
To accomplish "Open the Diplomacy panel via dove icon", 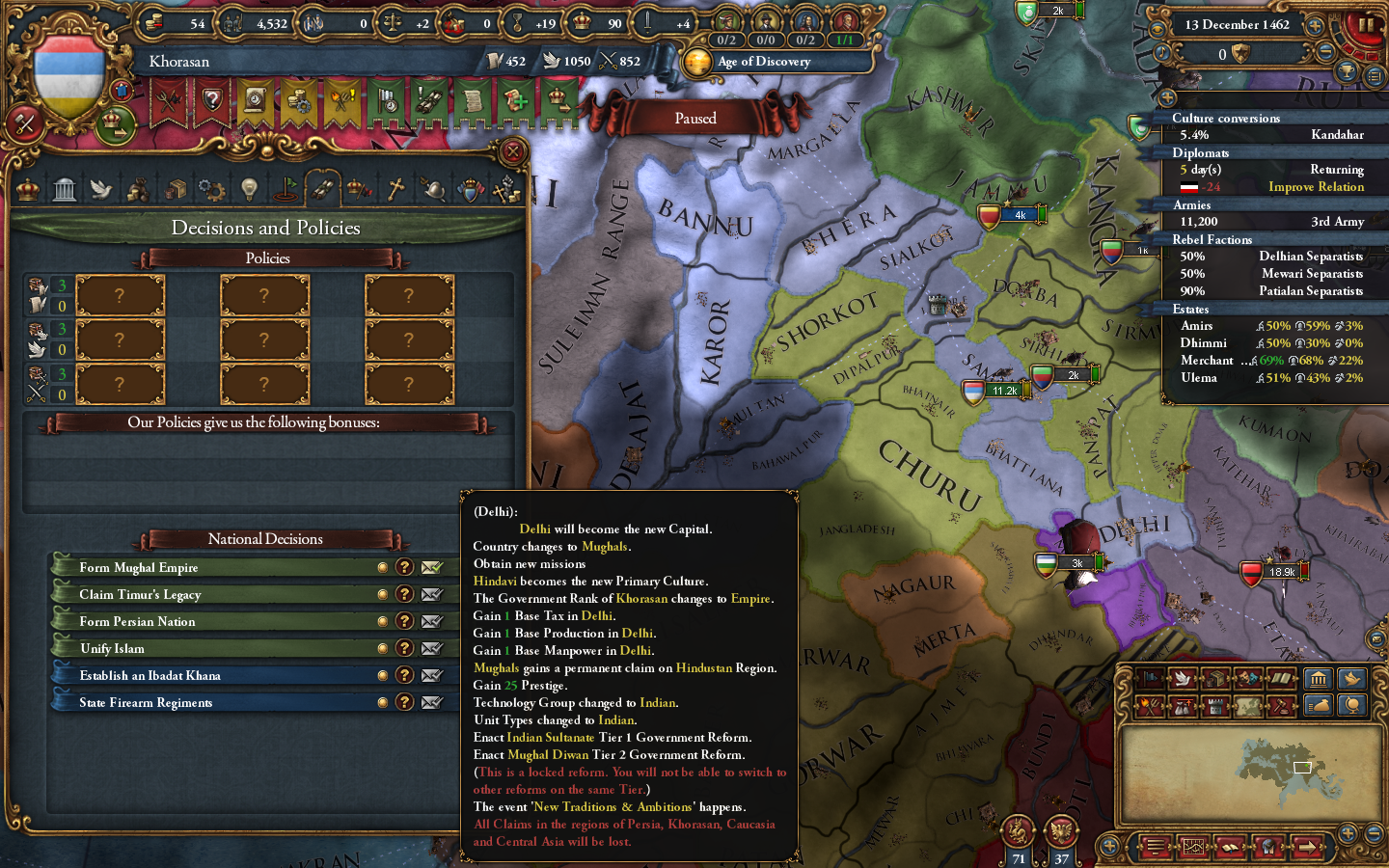I will click(x=101, y=188).
